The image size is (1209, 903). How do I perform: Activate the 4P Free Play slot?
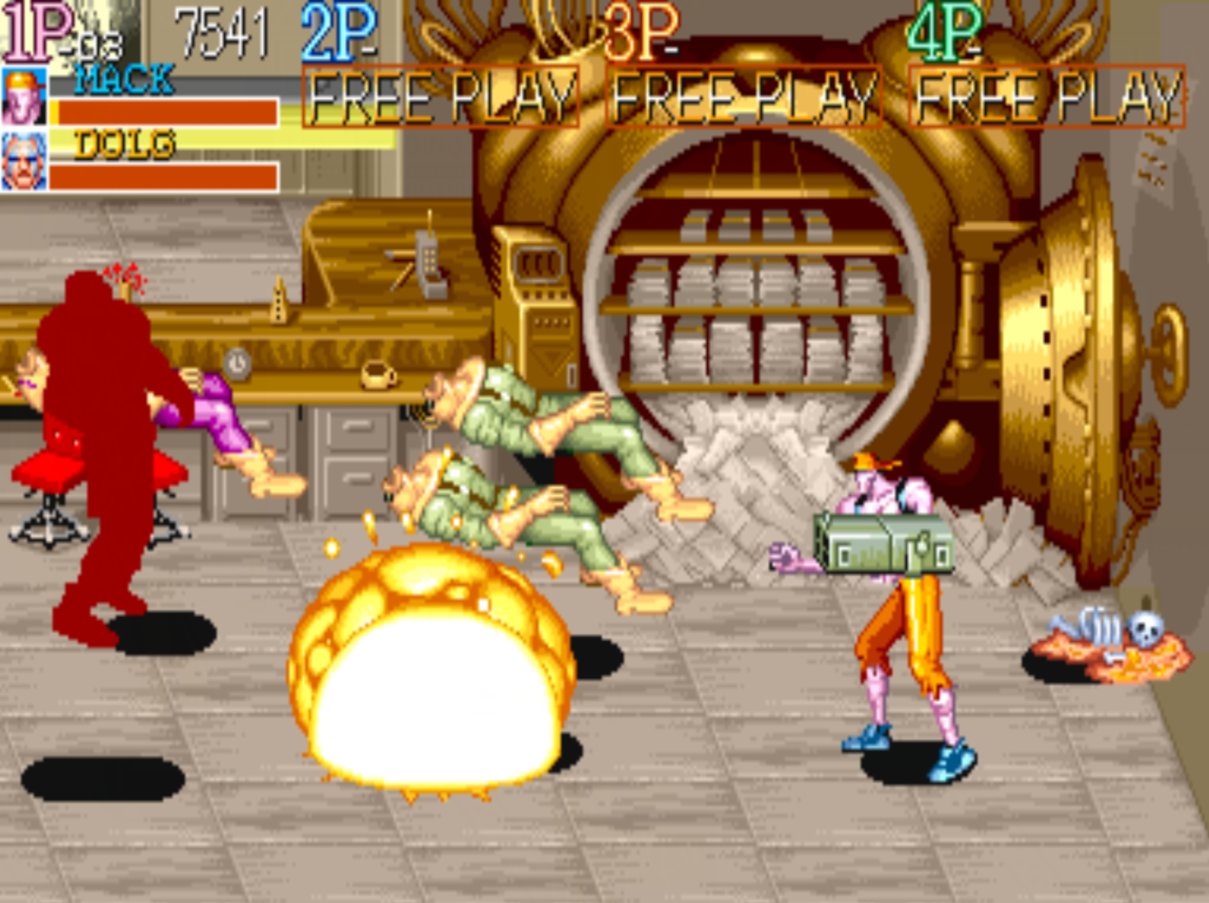click(x=1047, y=97)
